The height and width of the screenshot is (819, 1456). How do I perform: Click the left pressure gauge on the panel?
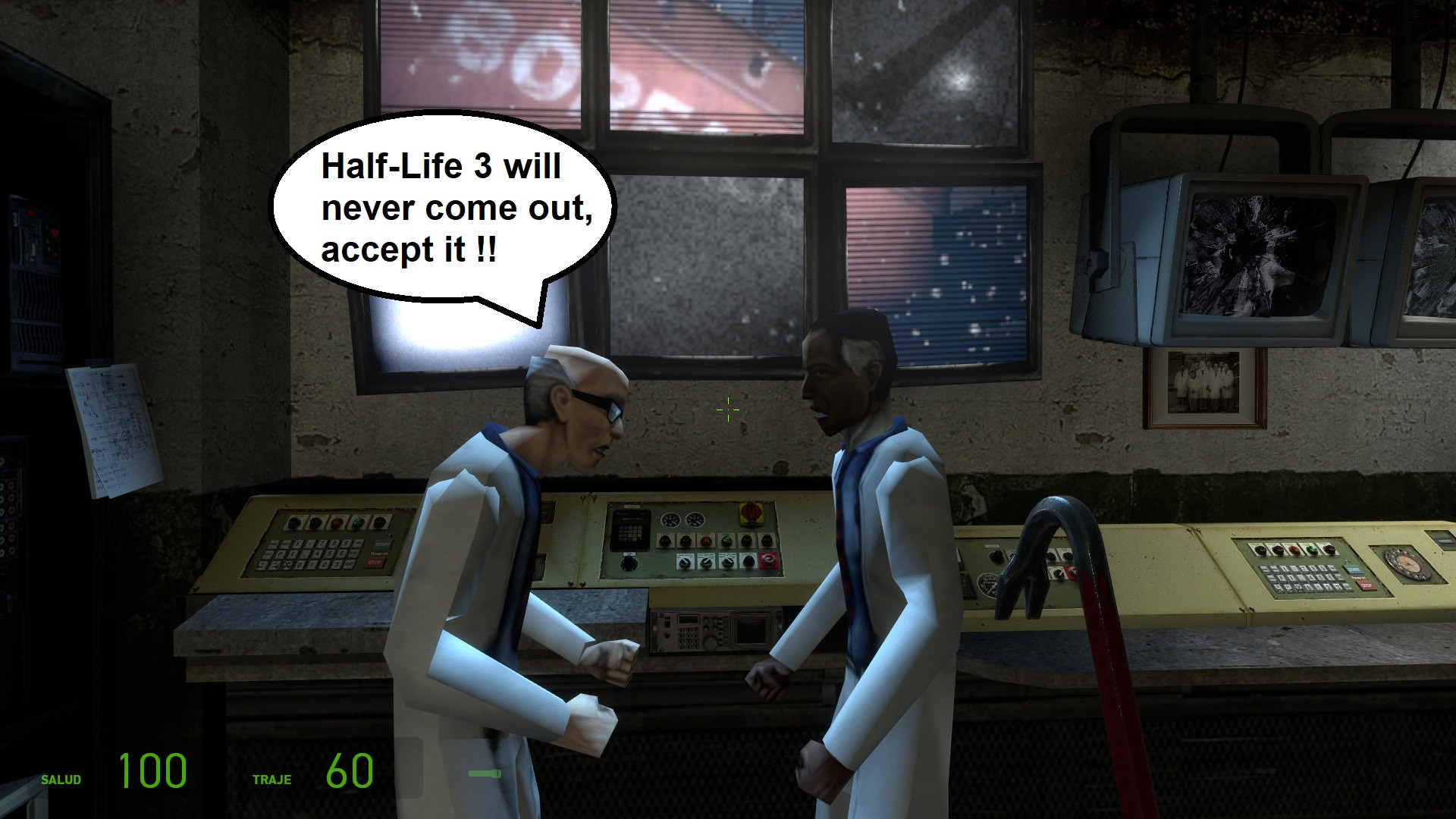[670, 521]
